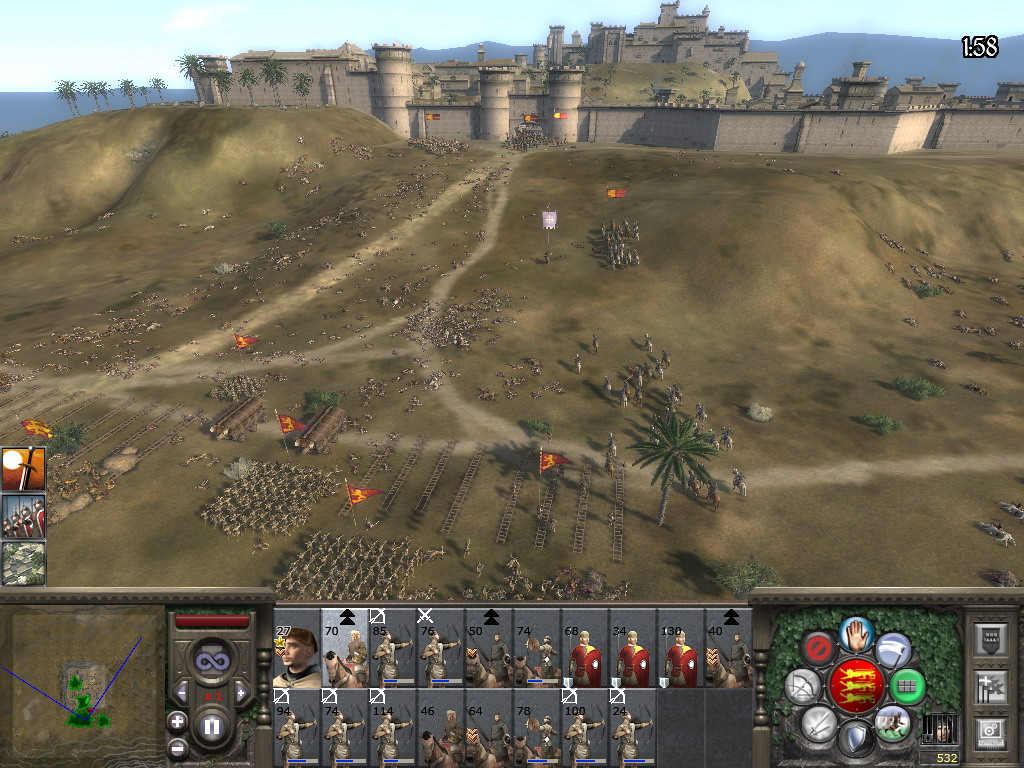1024x768 pixels.
Task: Toggle the bow fire-at-will button
Action: tap(802, 686)
